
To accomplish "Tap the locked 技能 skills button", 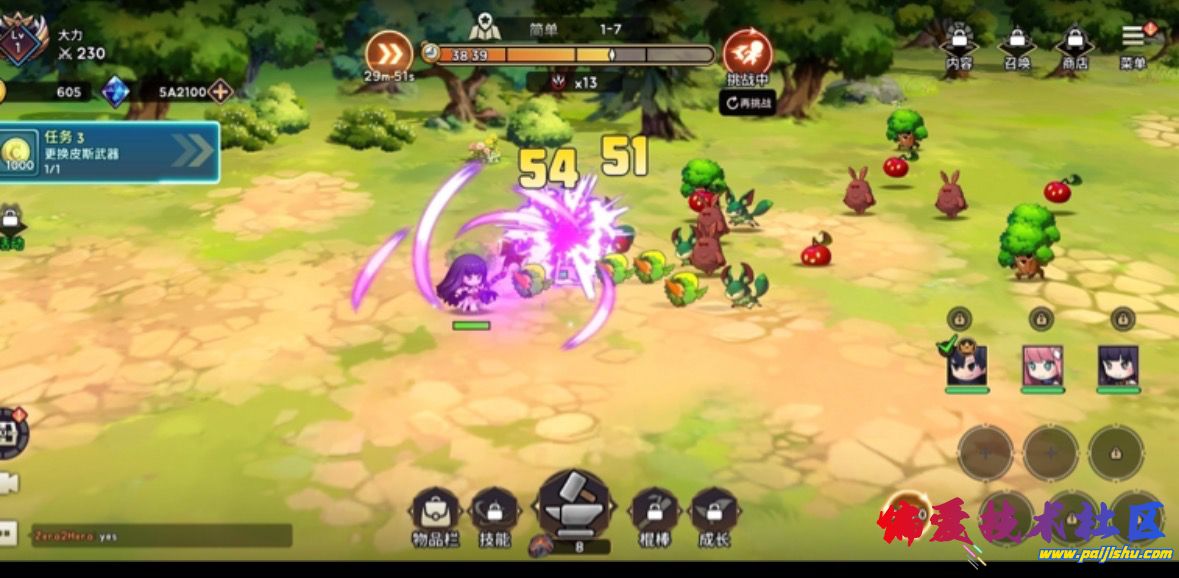I will coord(494,516).
